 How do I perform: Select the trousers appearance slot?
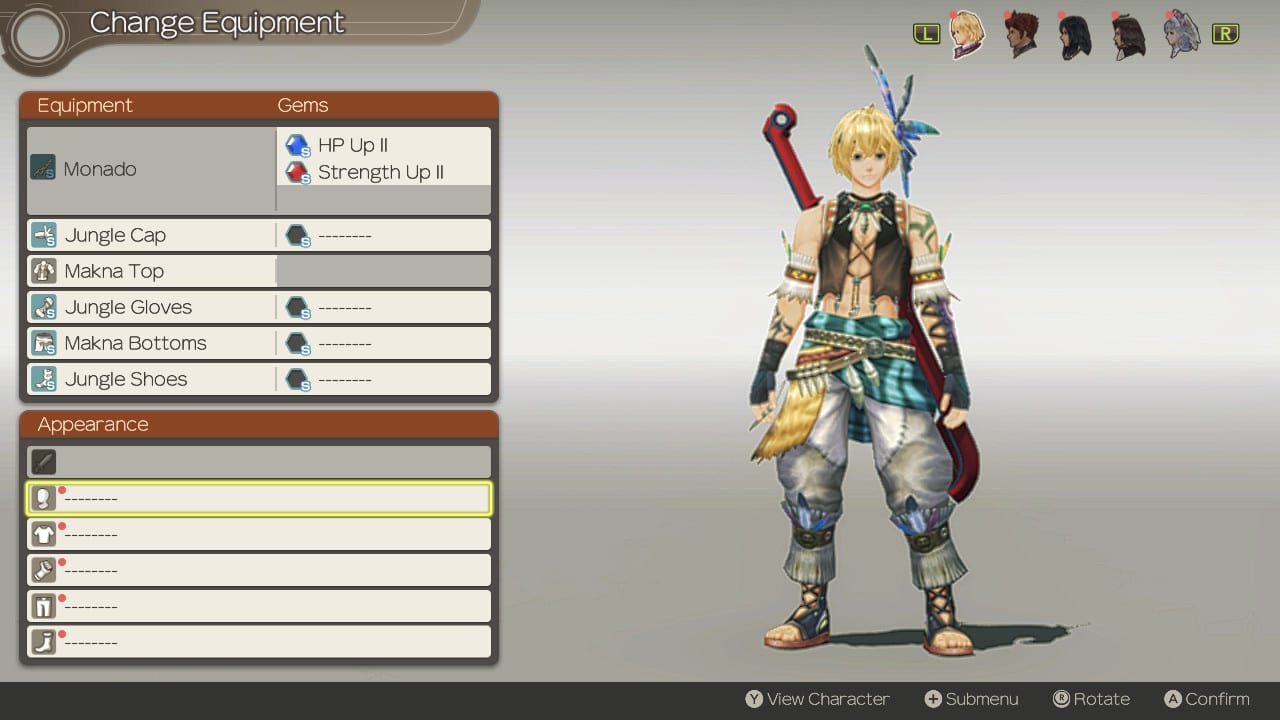tap(258, 606)
